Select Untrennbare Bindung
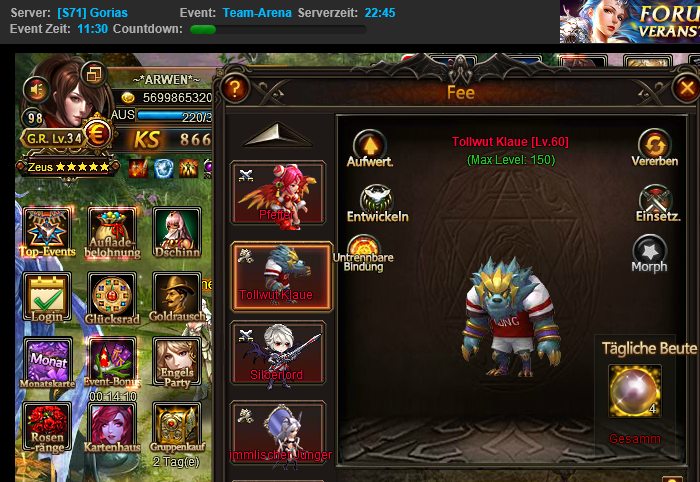The width and height of the screenshot is (700, 482). point(363,250)
